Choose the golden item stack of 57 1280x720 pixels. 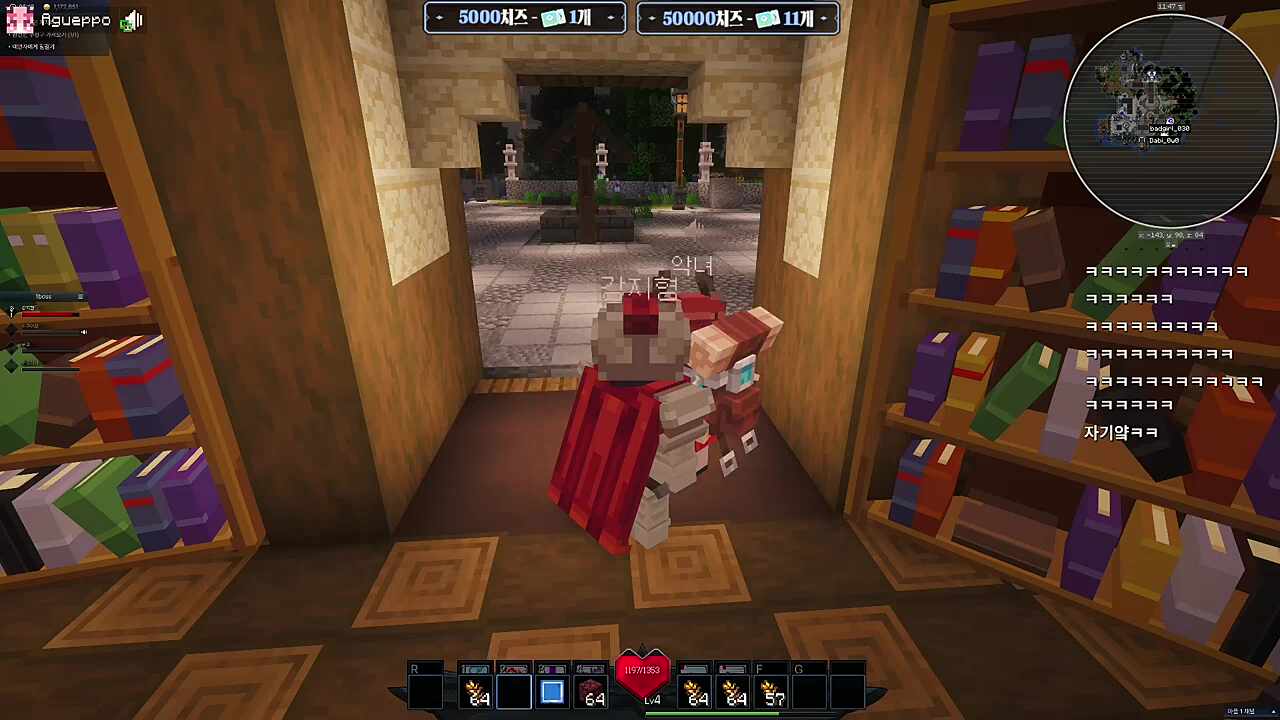click(x=771, y=692)
